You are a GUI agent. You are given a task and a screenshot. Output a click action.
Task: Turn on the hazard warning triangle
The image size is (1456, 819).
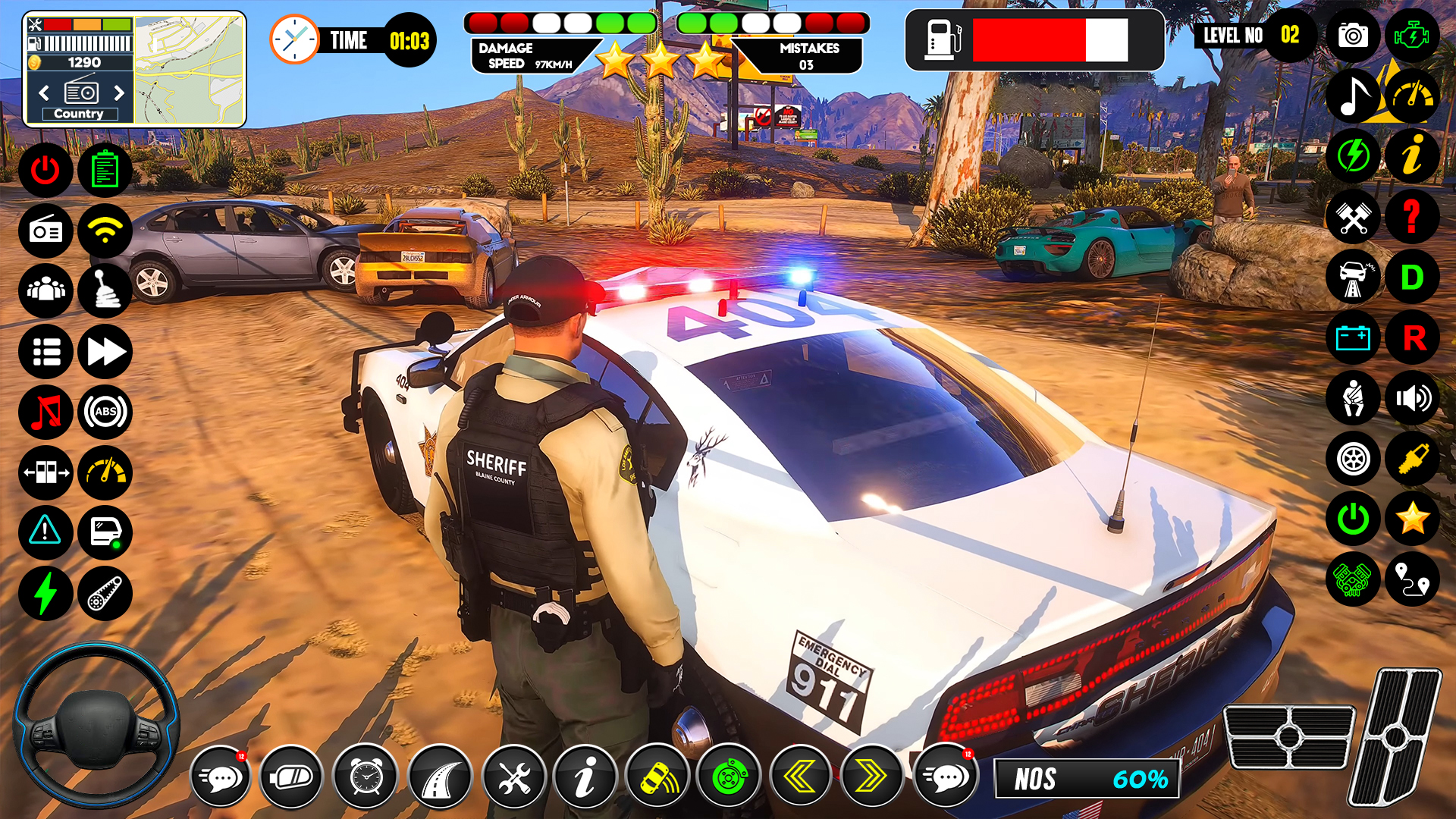click(45, 532)
